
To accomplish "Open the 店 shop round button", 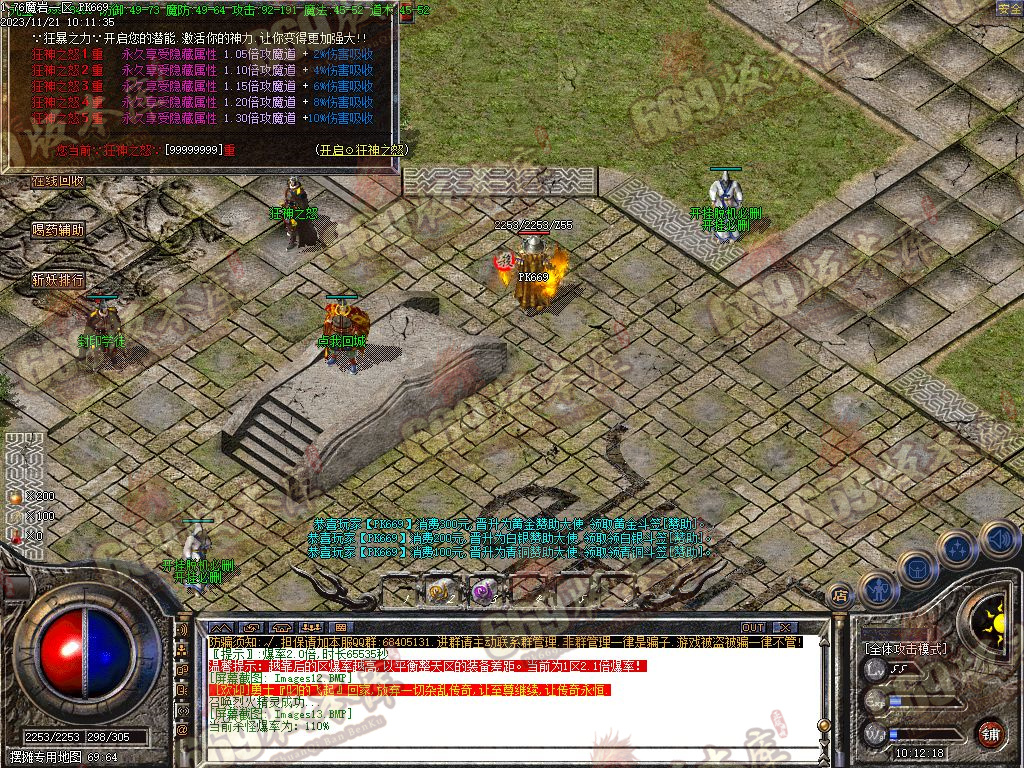I will pos(841,596).
